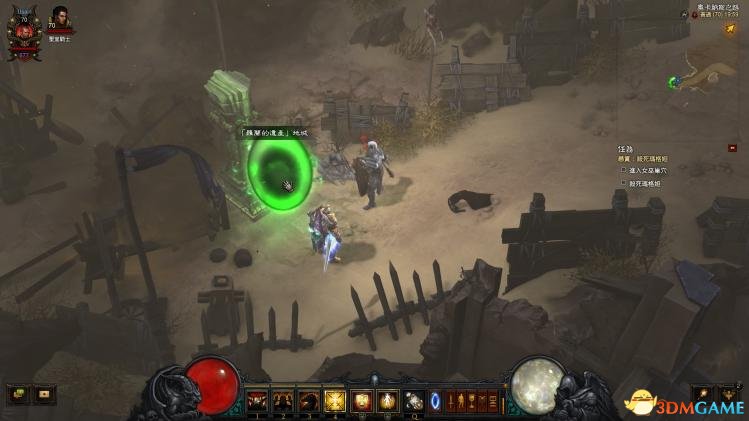This screenshot has width=749, height=421.
Task: Select the left mouse button skill icon
Action: [361, 400]
